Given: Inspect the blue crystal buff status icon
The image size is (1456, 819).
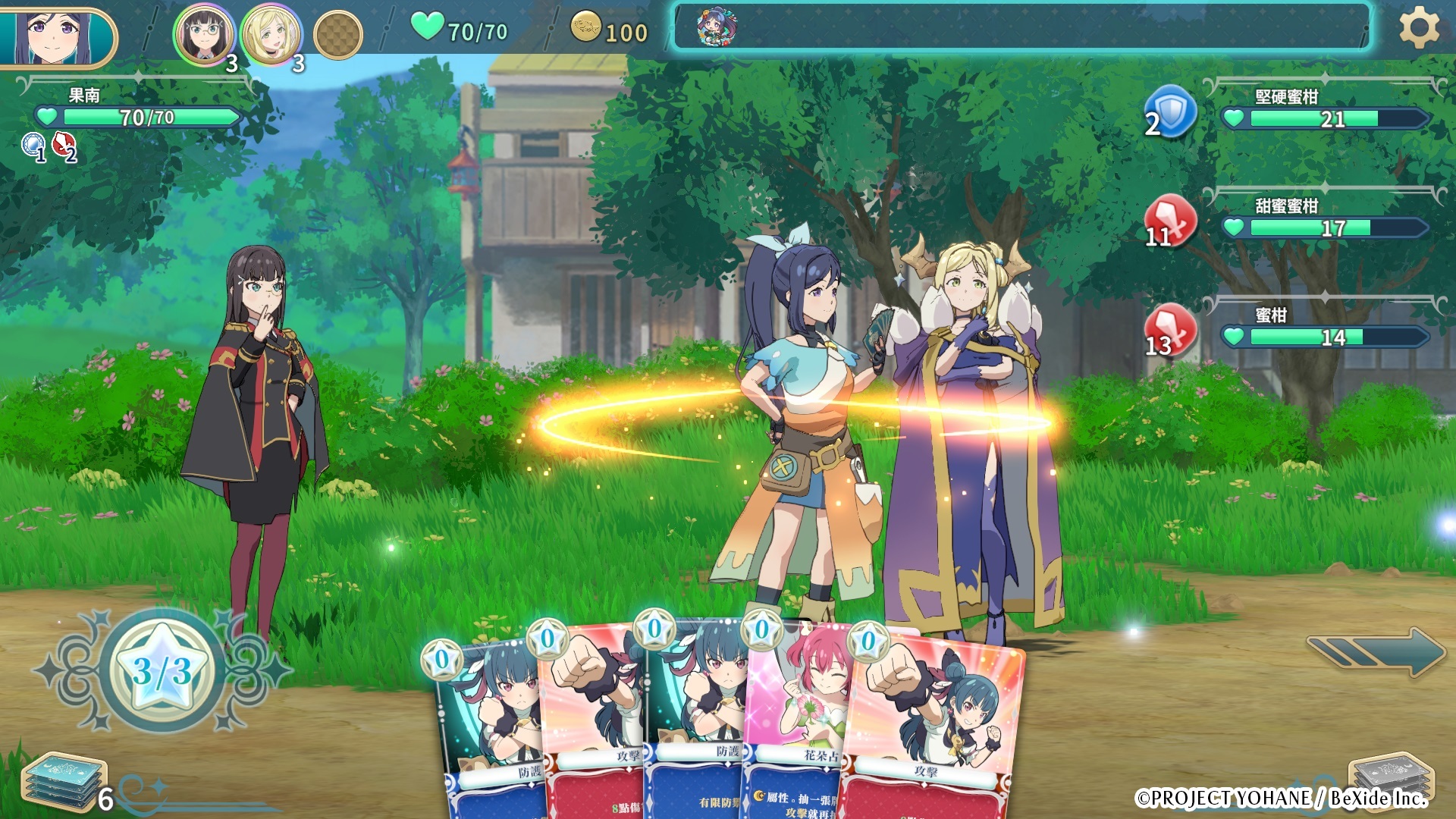Looking at the screenshot, I should coord(33,145).
